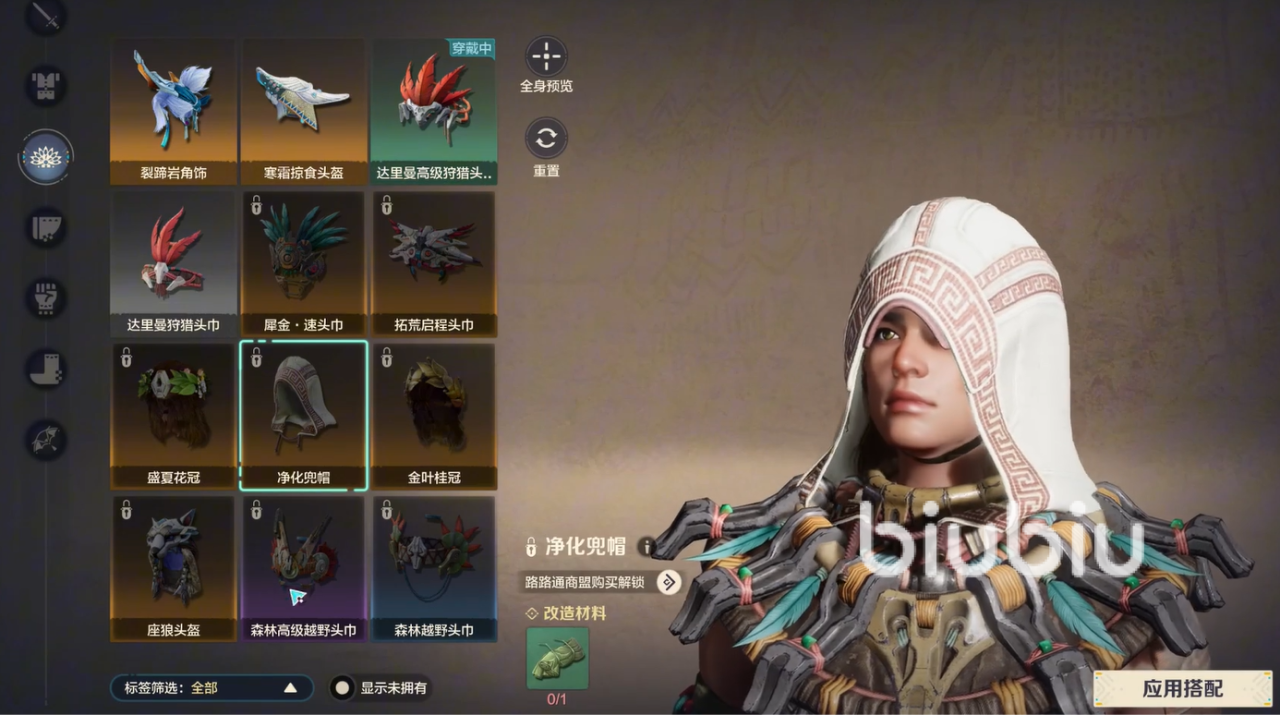Select the 盛夏花冠 flower crown
Viewport: 1280px width, 715px height.
[x=173, y=416]
